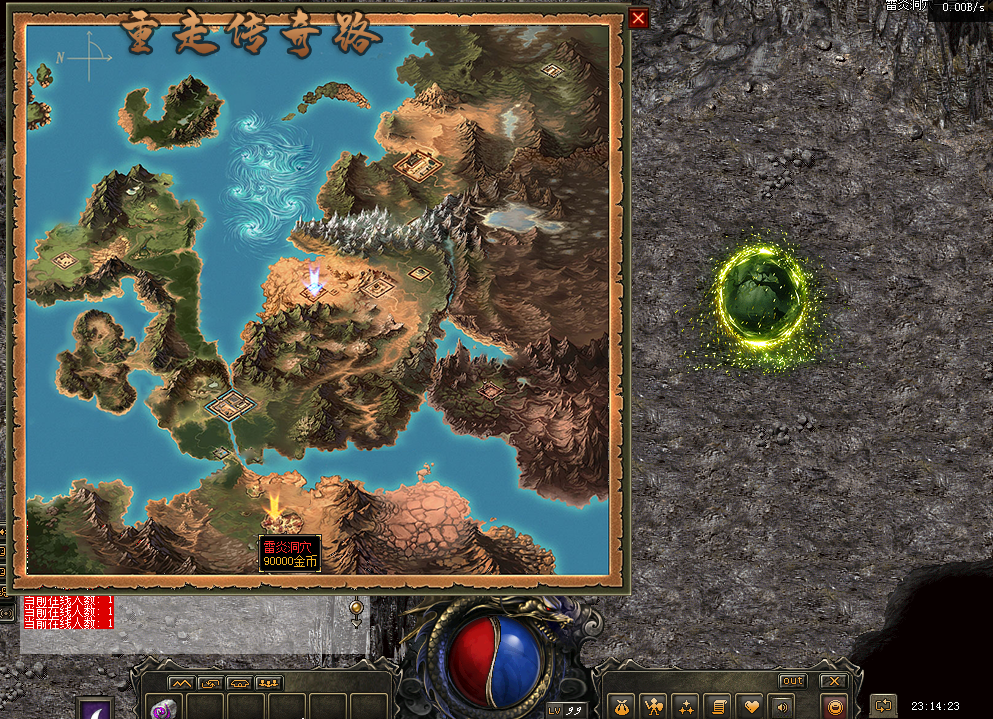This screenshot has height=719, width=993.
Task: Open the skills panel with the sparkle icon
Action: click(685, 706)
